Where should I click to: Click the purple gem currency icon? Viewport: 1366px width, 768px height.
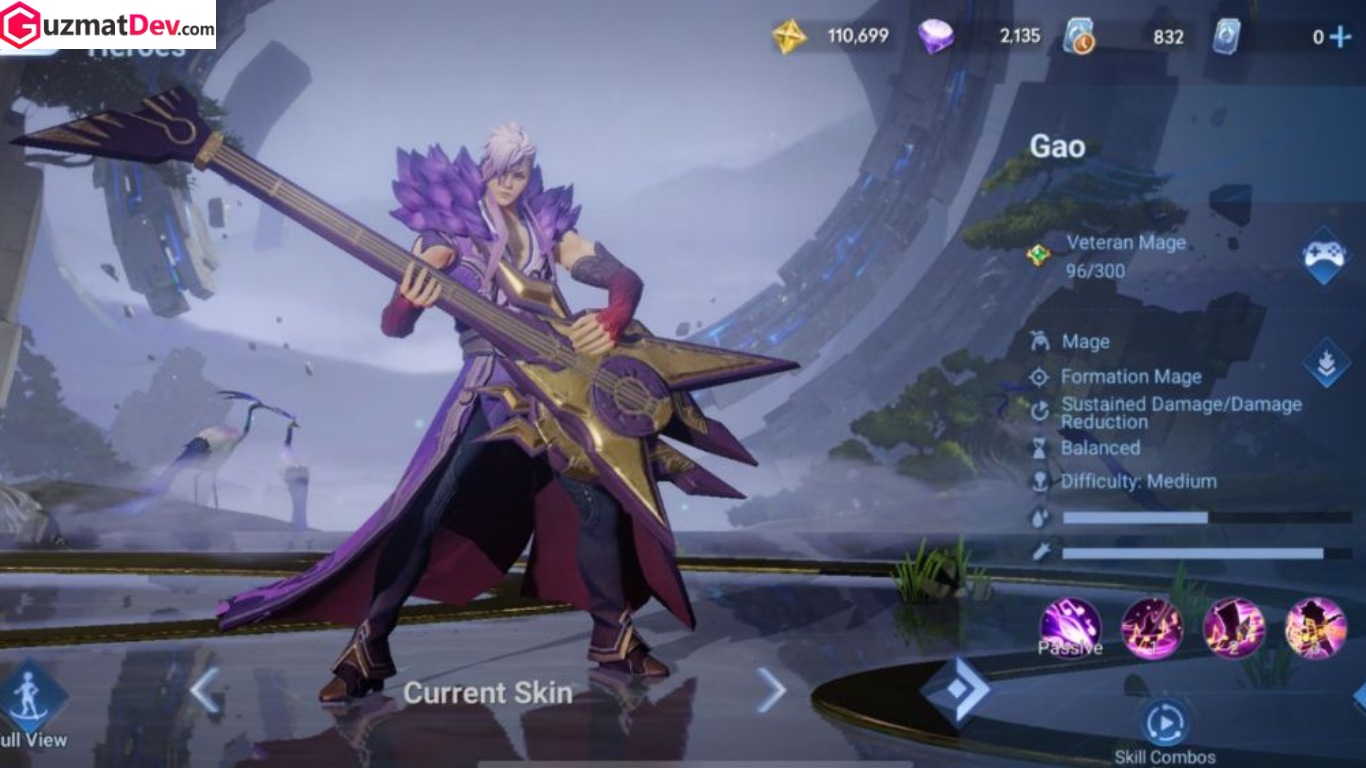[x=938, y=35]
